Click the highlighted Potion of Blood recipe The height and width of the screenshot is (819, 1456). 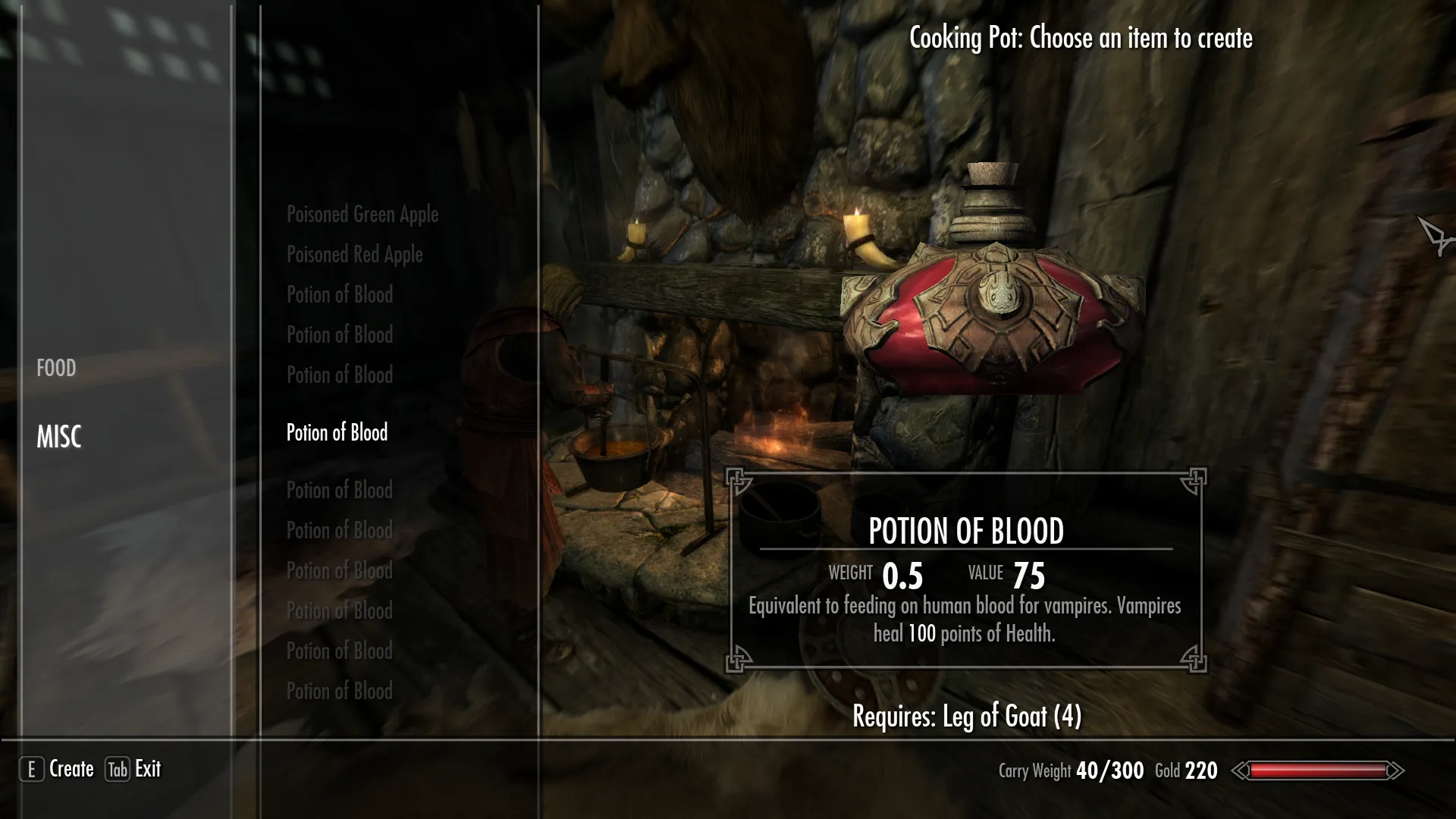pyautogui.click(x=337, y=433)
